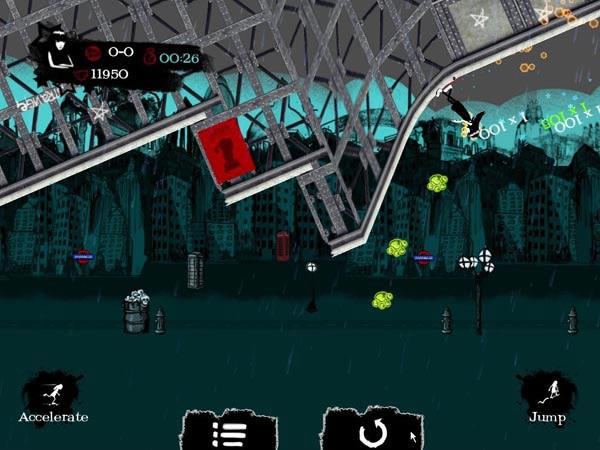
Task: Tap the Accelerate button
Action: tap(52, 397)
